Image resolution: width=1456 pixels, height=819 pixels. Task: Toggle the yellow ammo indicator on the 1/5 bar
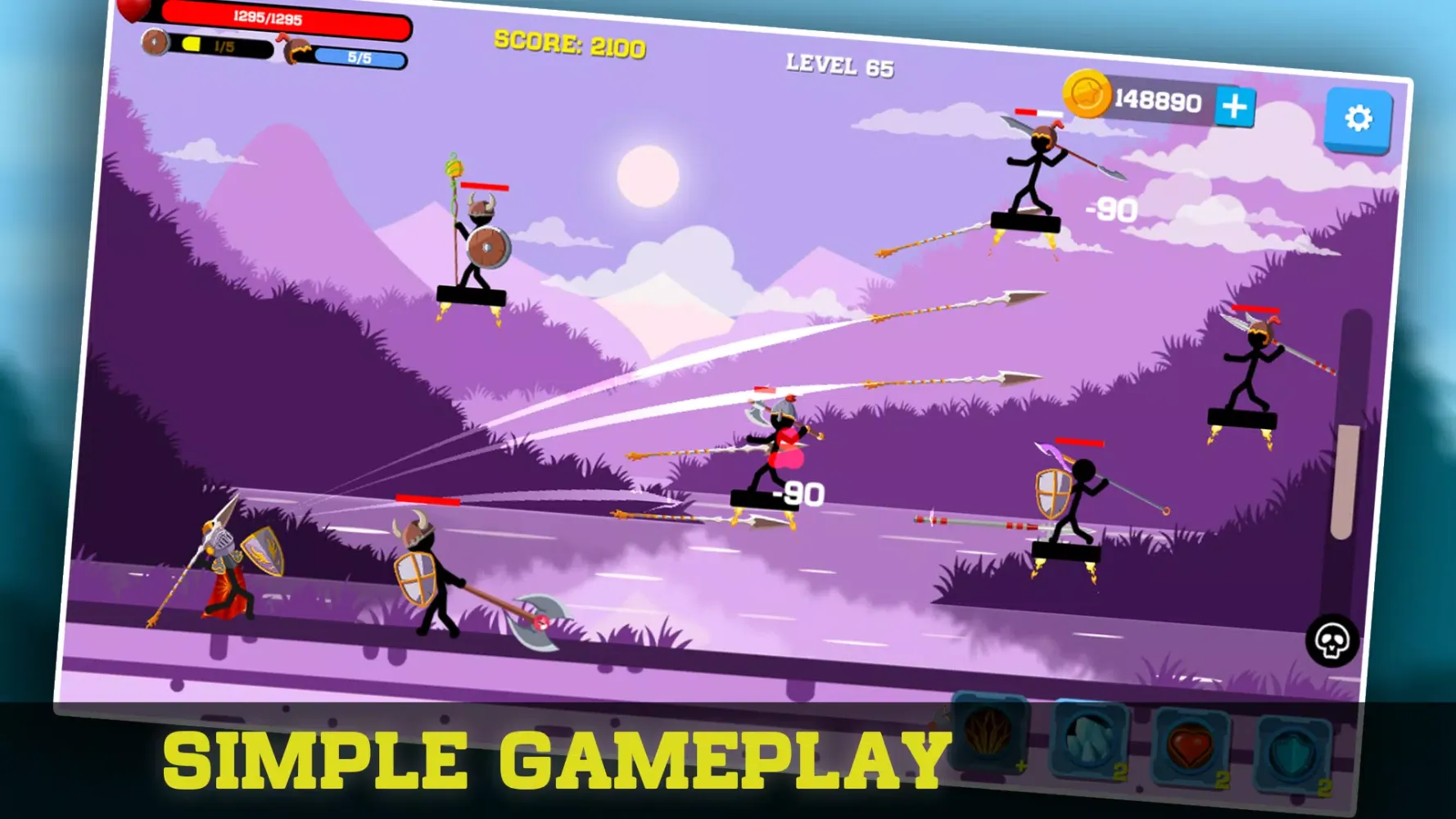coord(192,44)
